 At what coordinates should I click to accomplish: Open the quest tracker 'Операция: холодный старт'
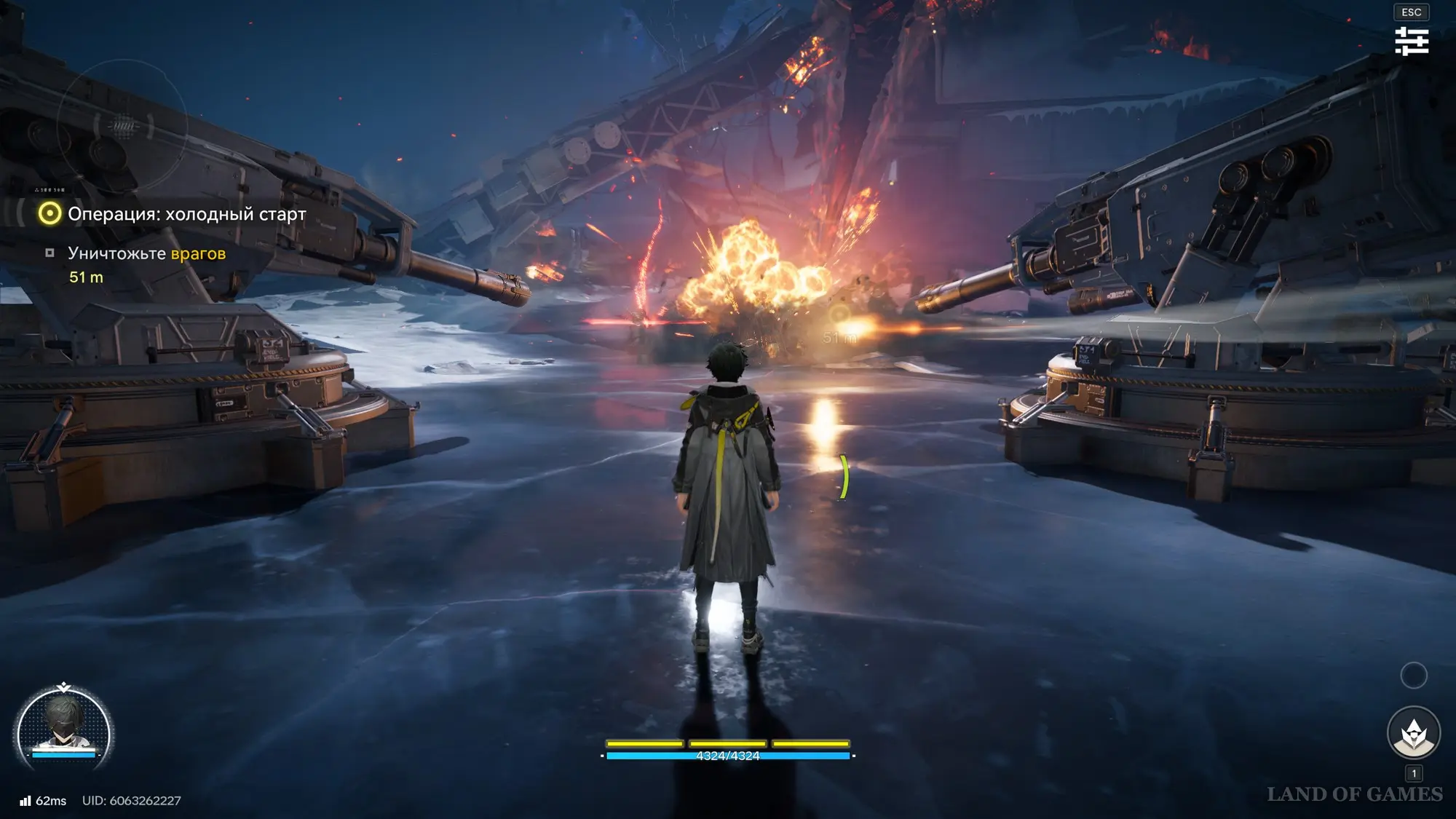186,214
